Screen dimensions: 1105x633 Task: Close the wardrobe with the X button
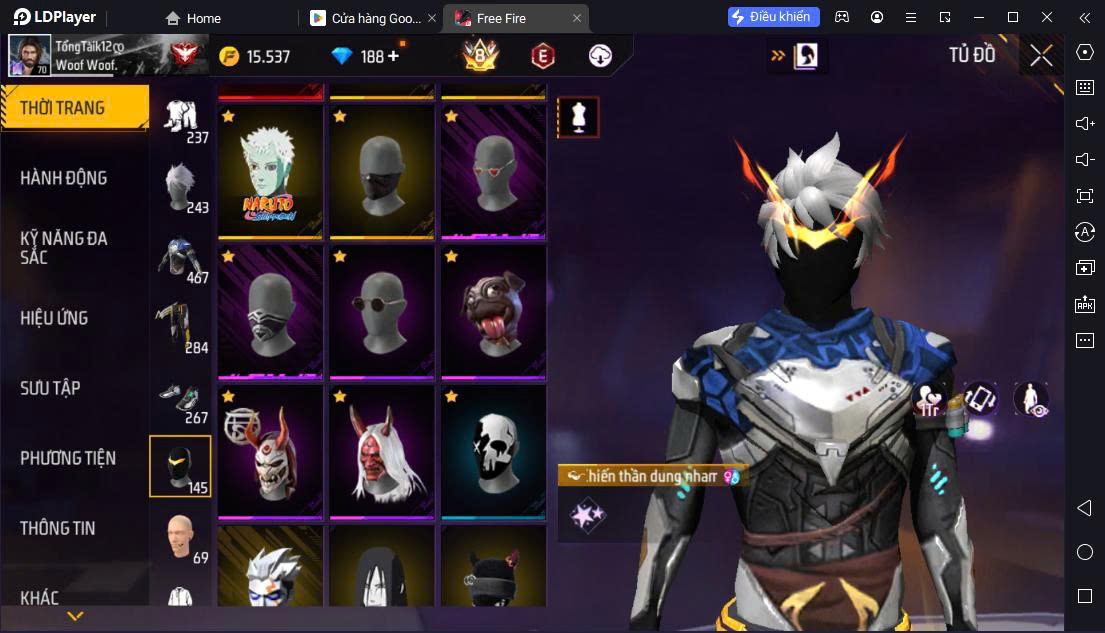coord(1041,56)
